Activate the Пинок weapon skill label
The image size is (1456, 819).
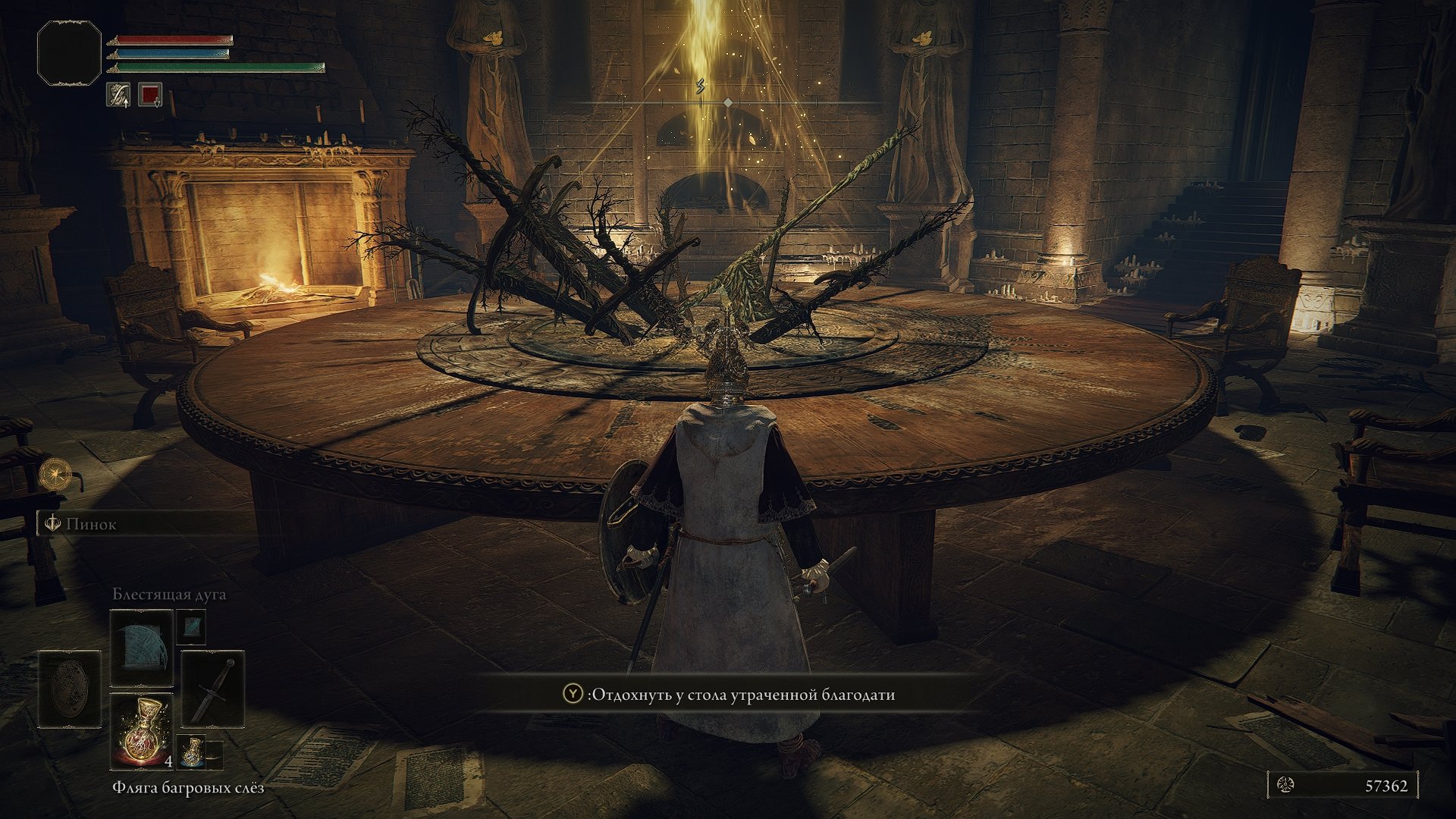(x=91, y=524)
